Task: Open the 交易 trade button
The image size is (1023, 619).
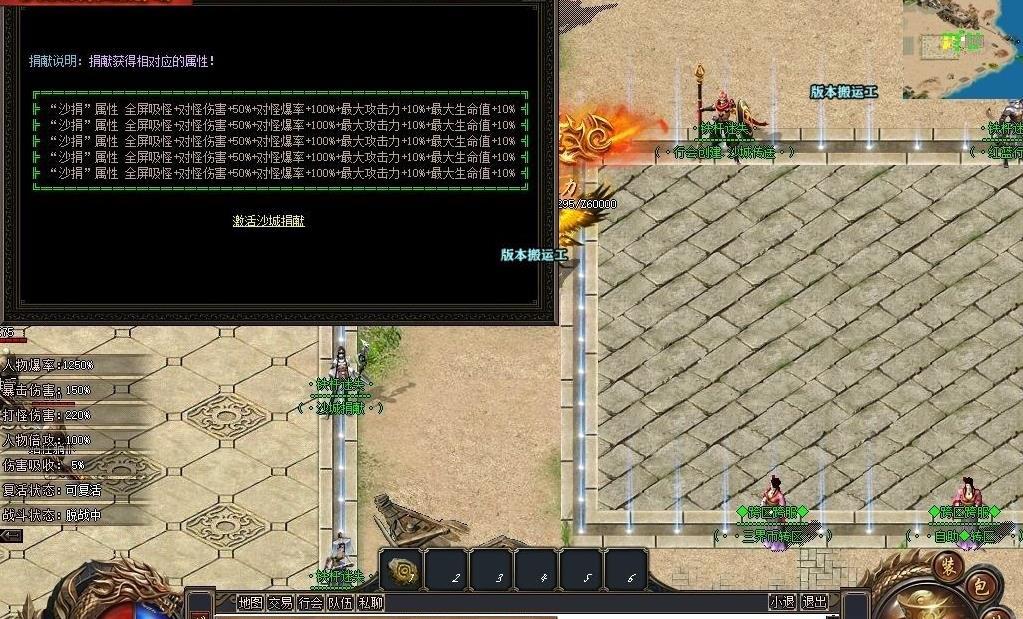Action: 280,602
